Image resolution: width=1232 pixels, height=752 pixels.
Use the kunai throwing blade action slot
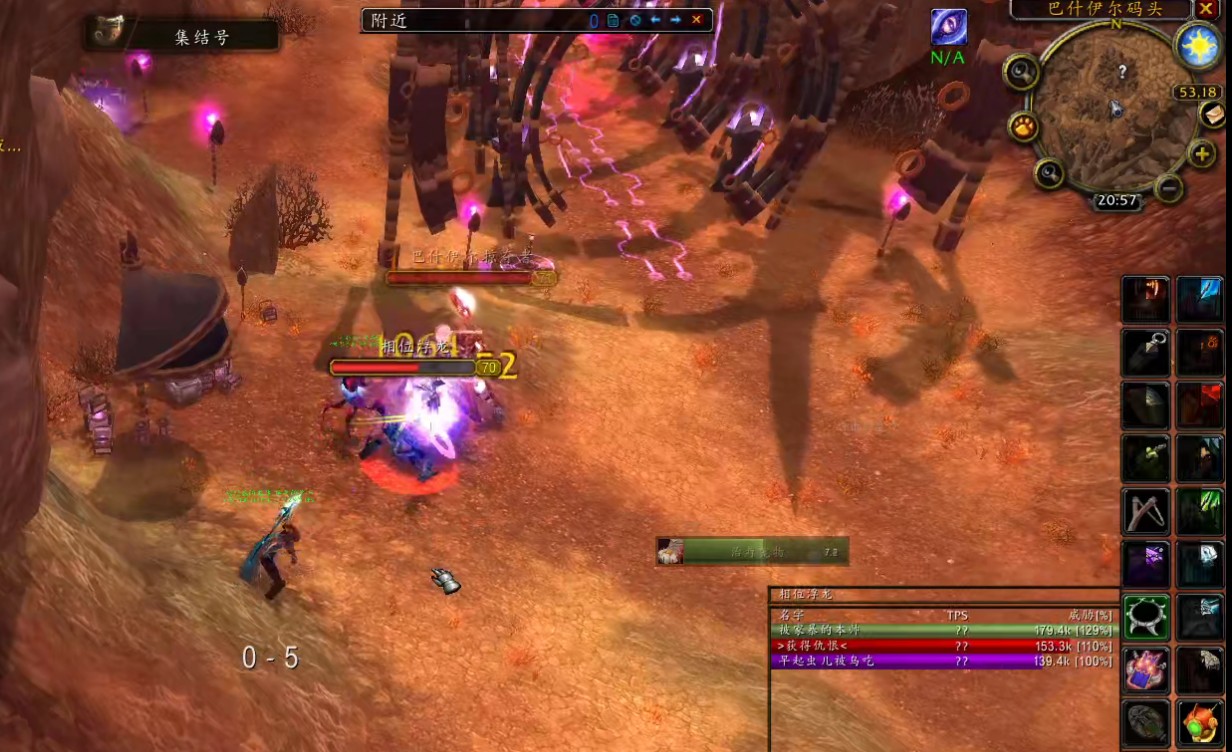coord(1146,352)
